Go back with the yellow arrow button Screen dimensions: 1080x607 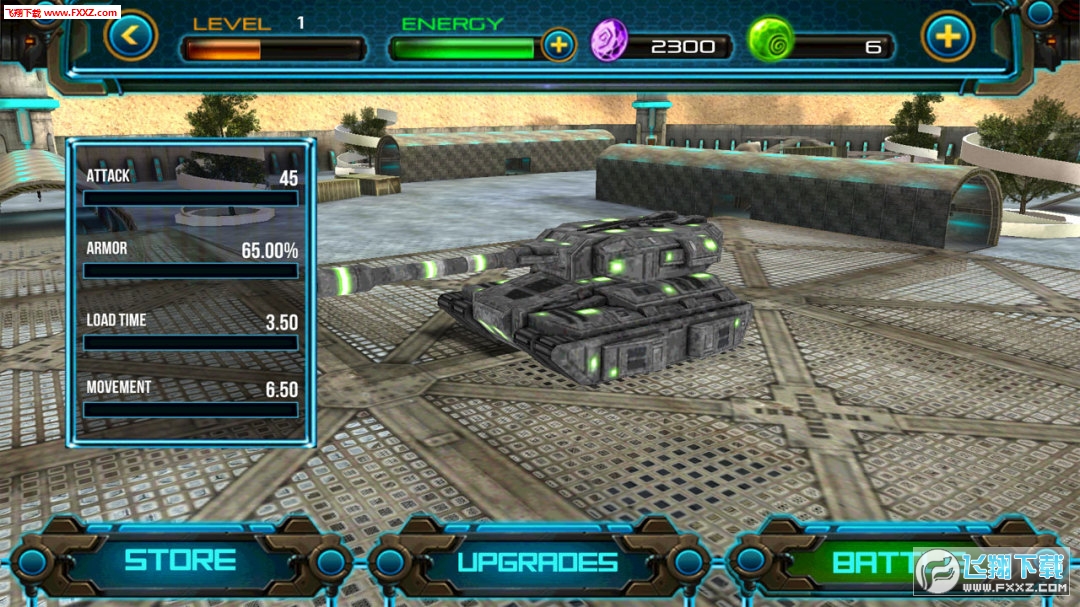click(x=131, y=36)
